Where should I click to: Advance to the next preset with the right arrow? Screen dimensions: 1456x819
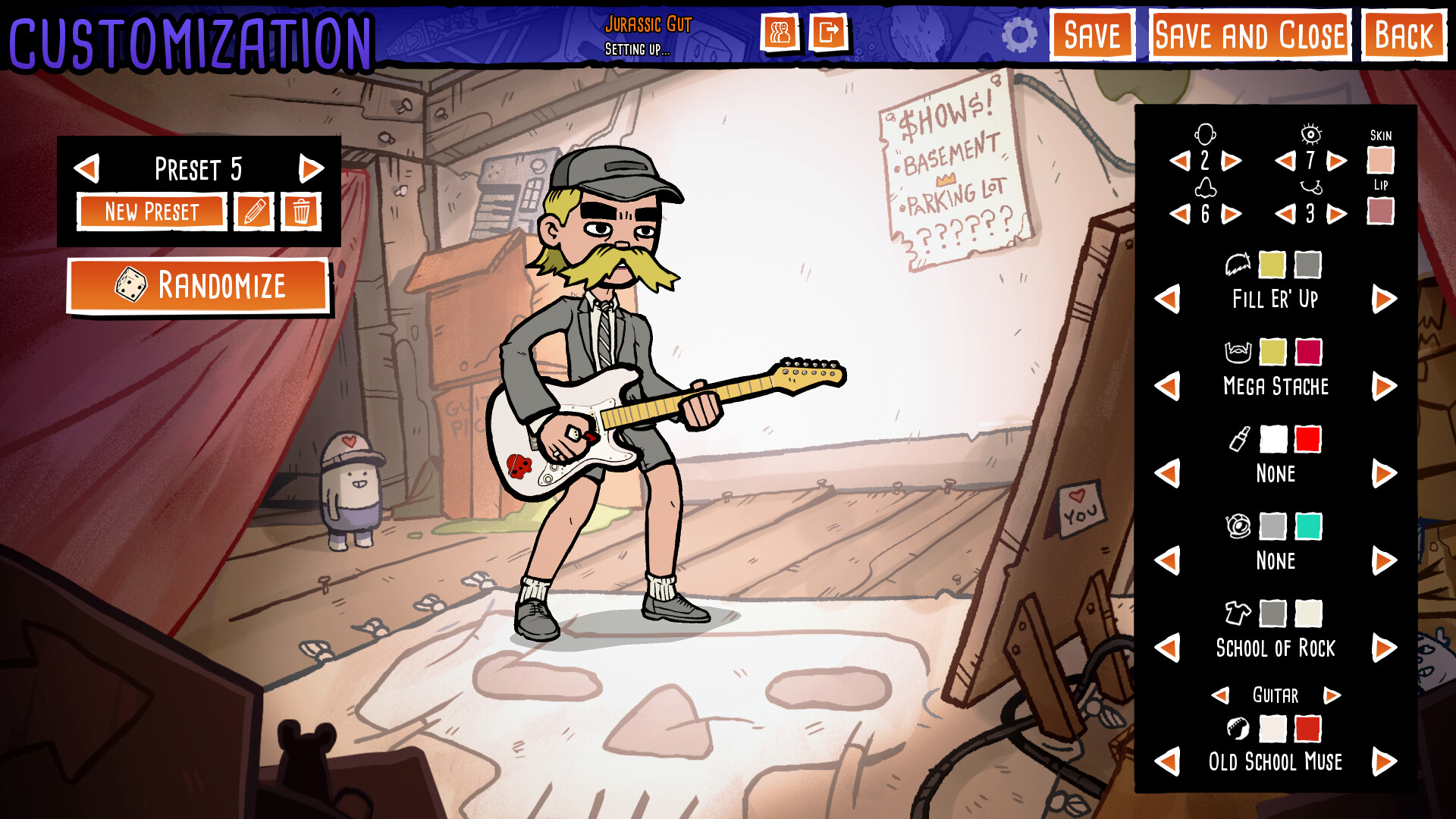pyautogui.click(x=311, y=168)
